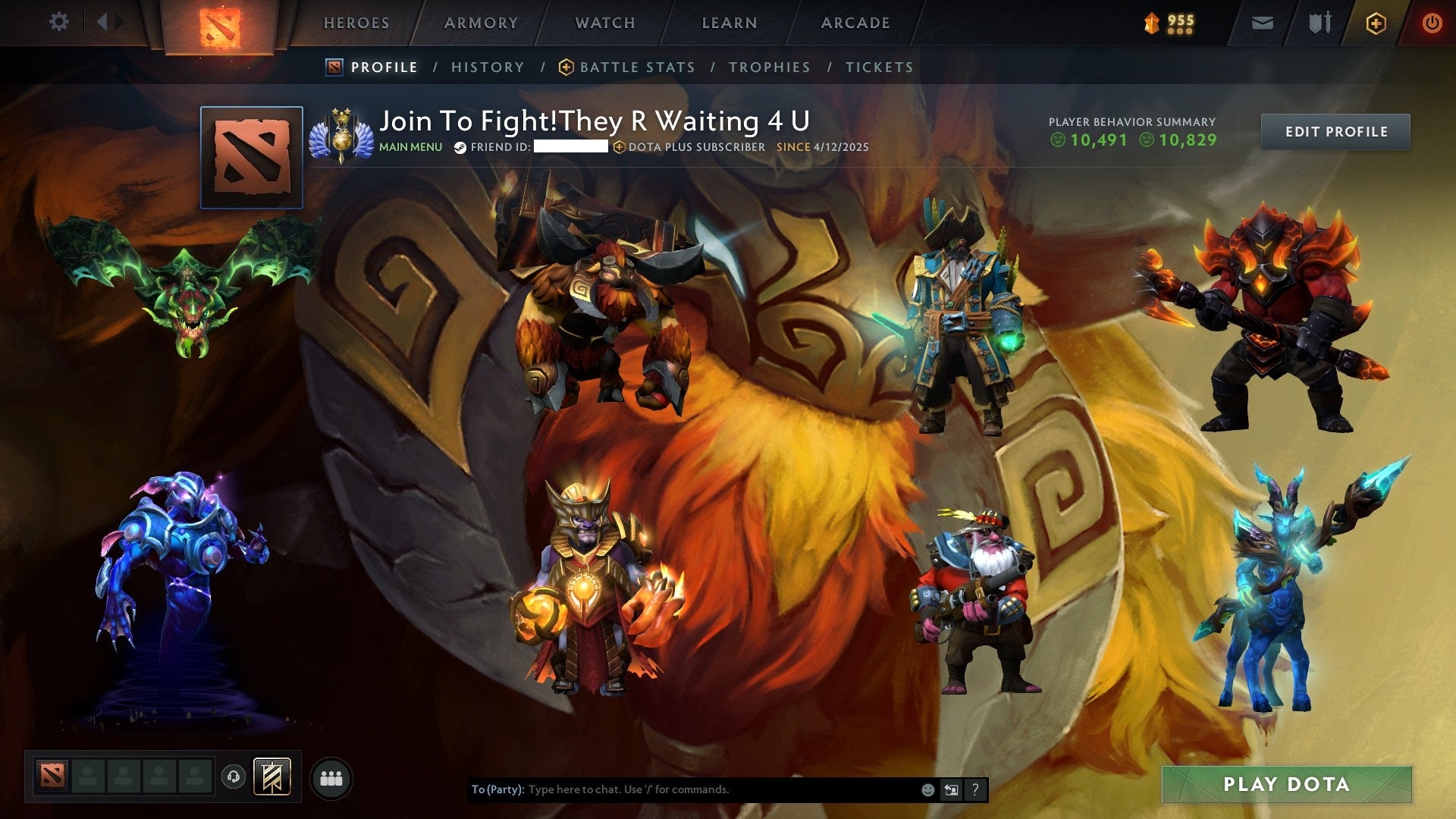
Task: Click the settings gear icon
Action: [x=59, y=22]
